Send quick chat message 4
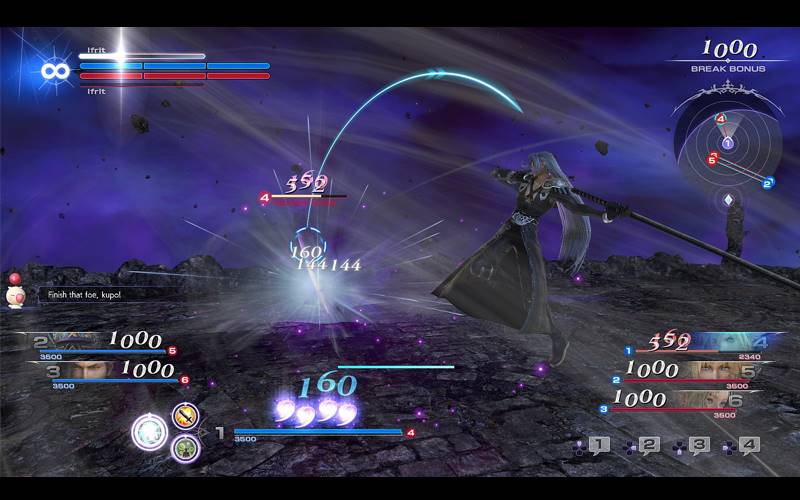The height and width of the screenshot is (500, 800). pyautogui.click(x=747, y=445)
